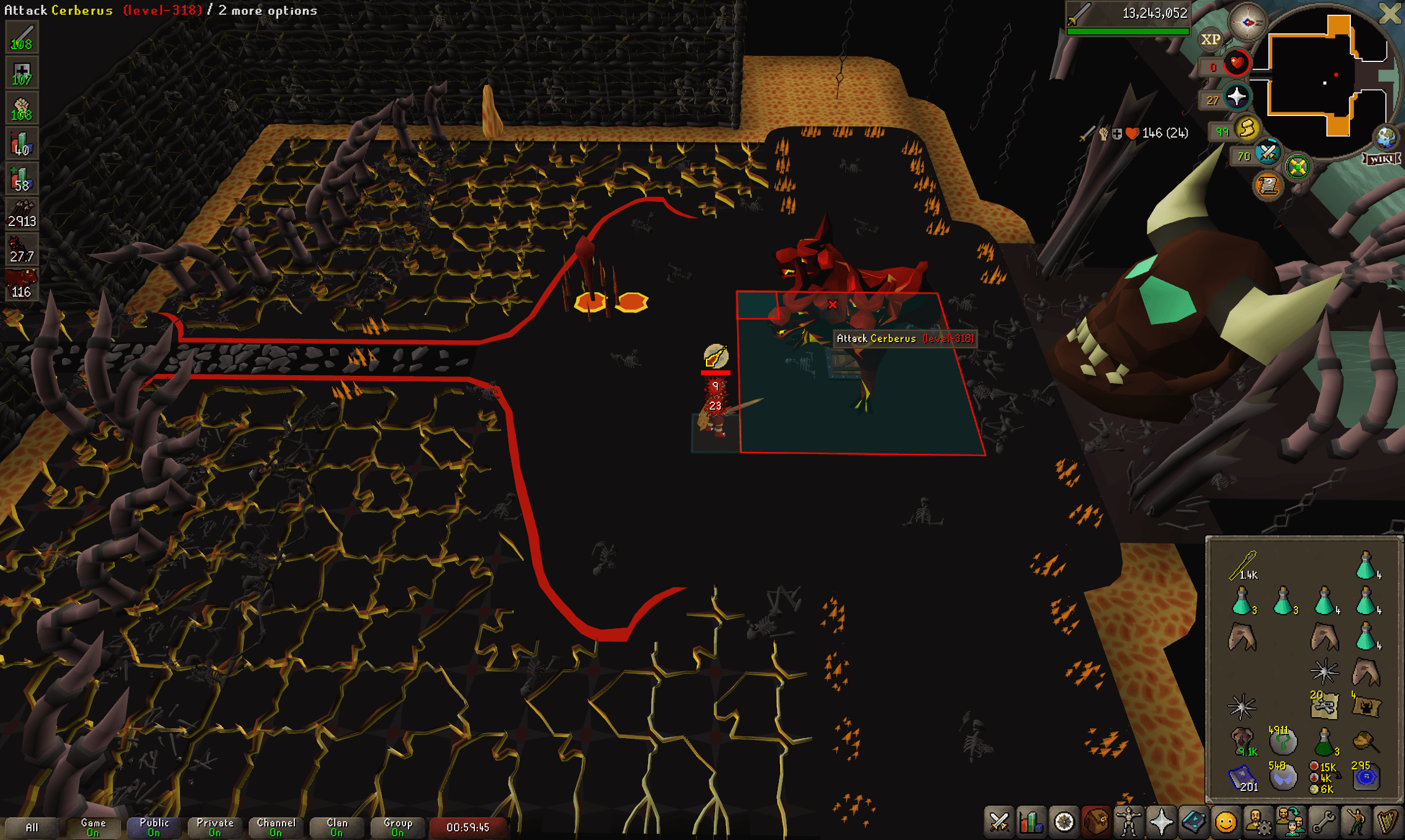Drink the dark green potion

click(x=1324, y=742)
